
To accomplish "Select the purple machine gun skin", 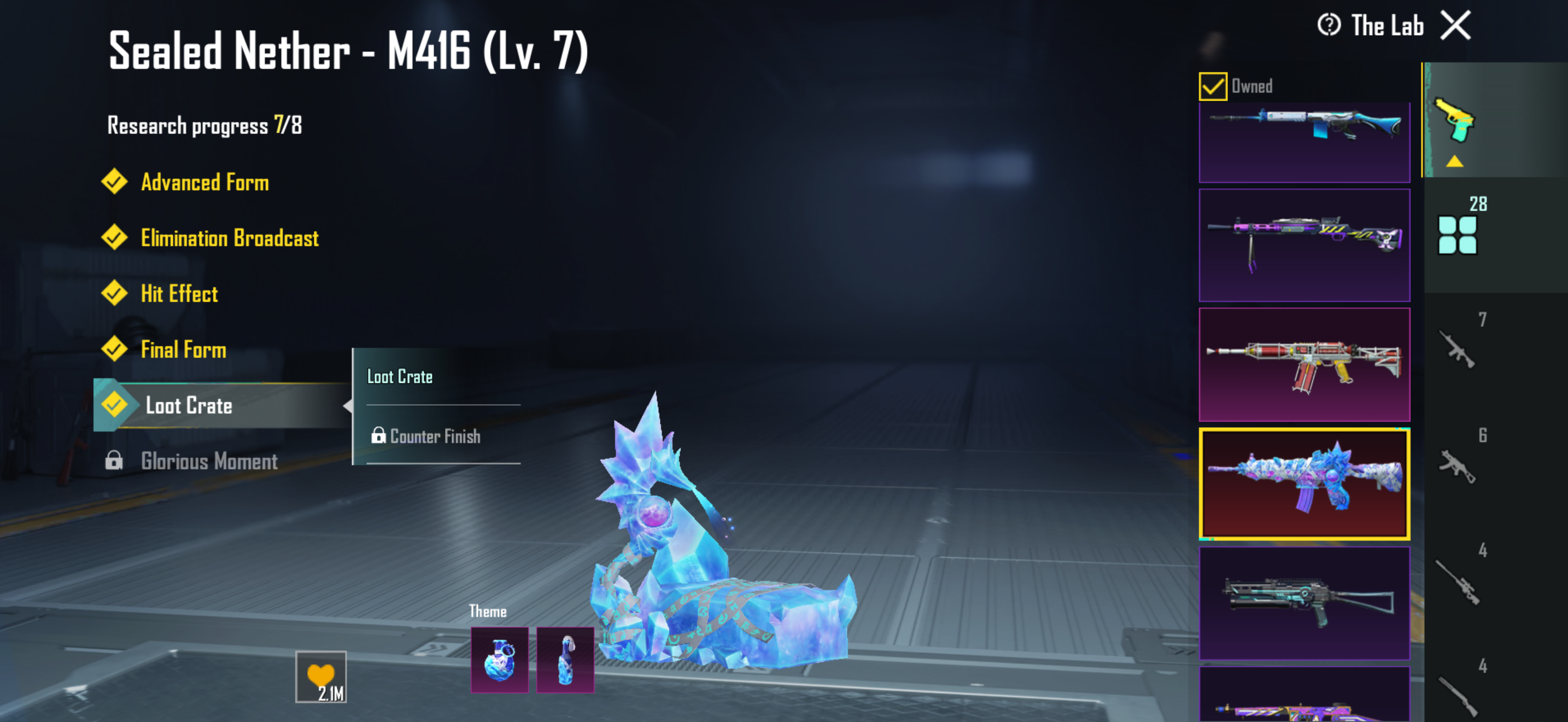I will [1304, 244].
